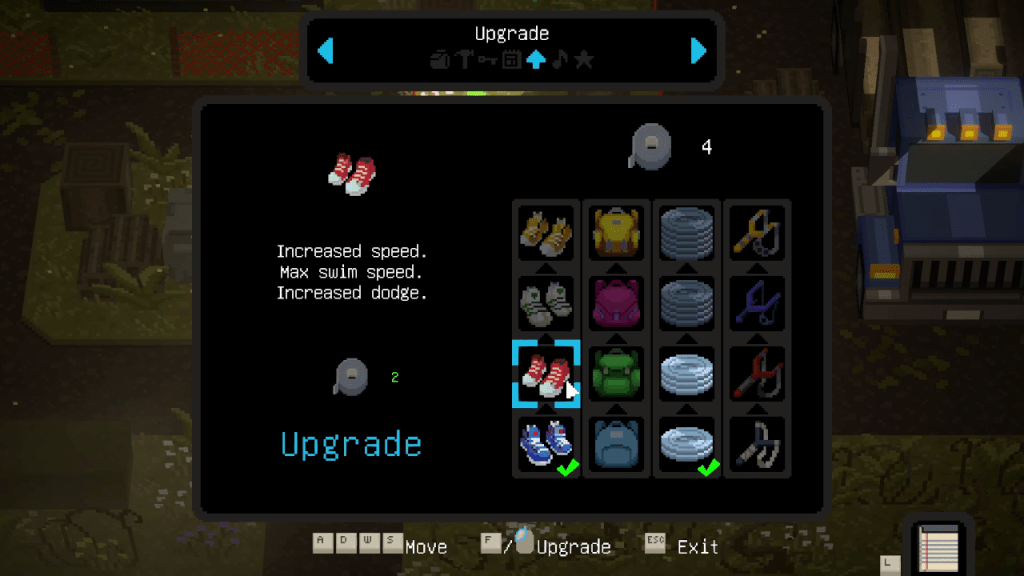Choose the magenta backpack upgrade

(x=616, y=304)
